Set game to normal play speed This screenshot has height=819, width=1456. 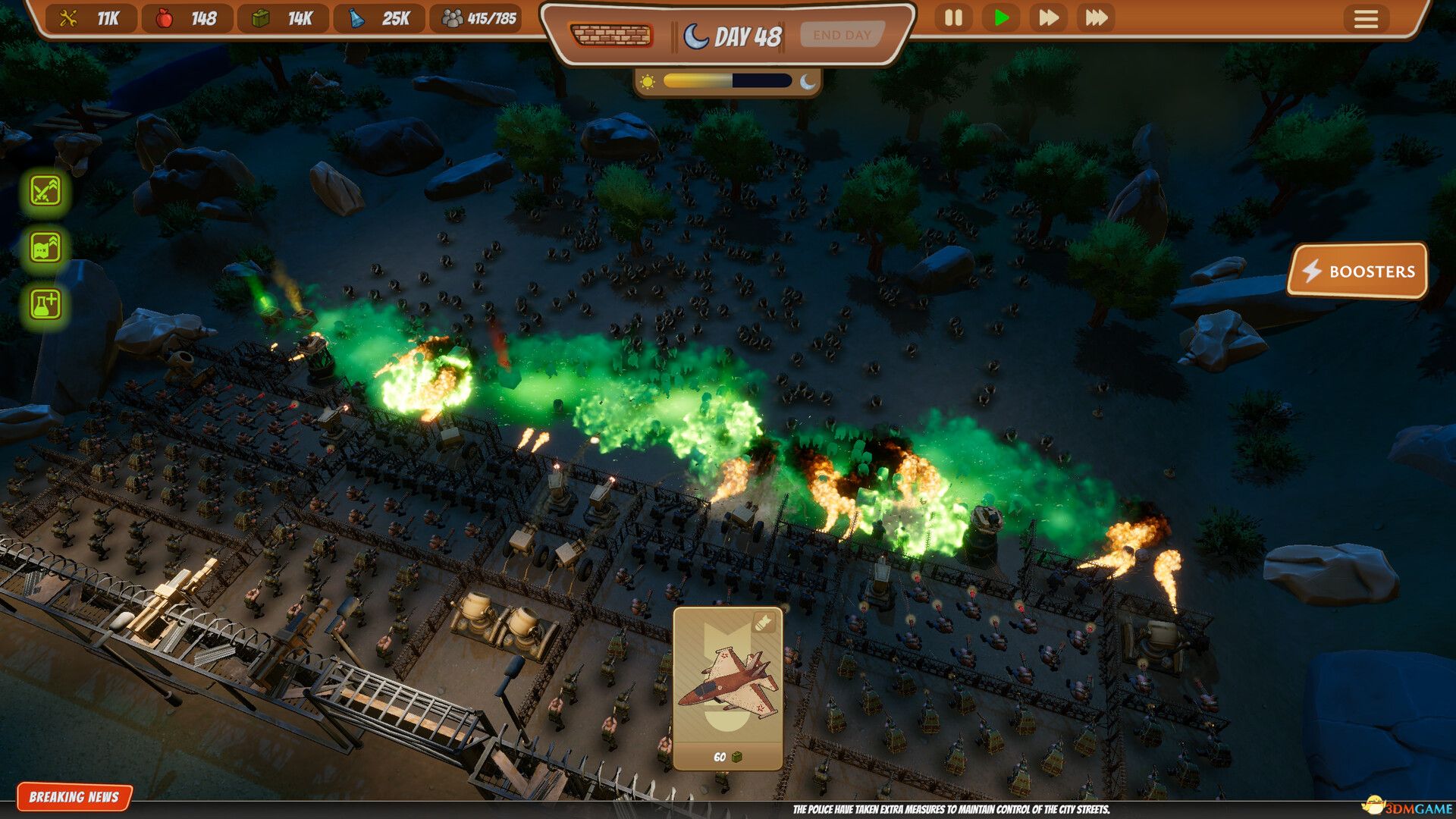(x=1001, y=17)
